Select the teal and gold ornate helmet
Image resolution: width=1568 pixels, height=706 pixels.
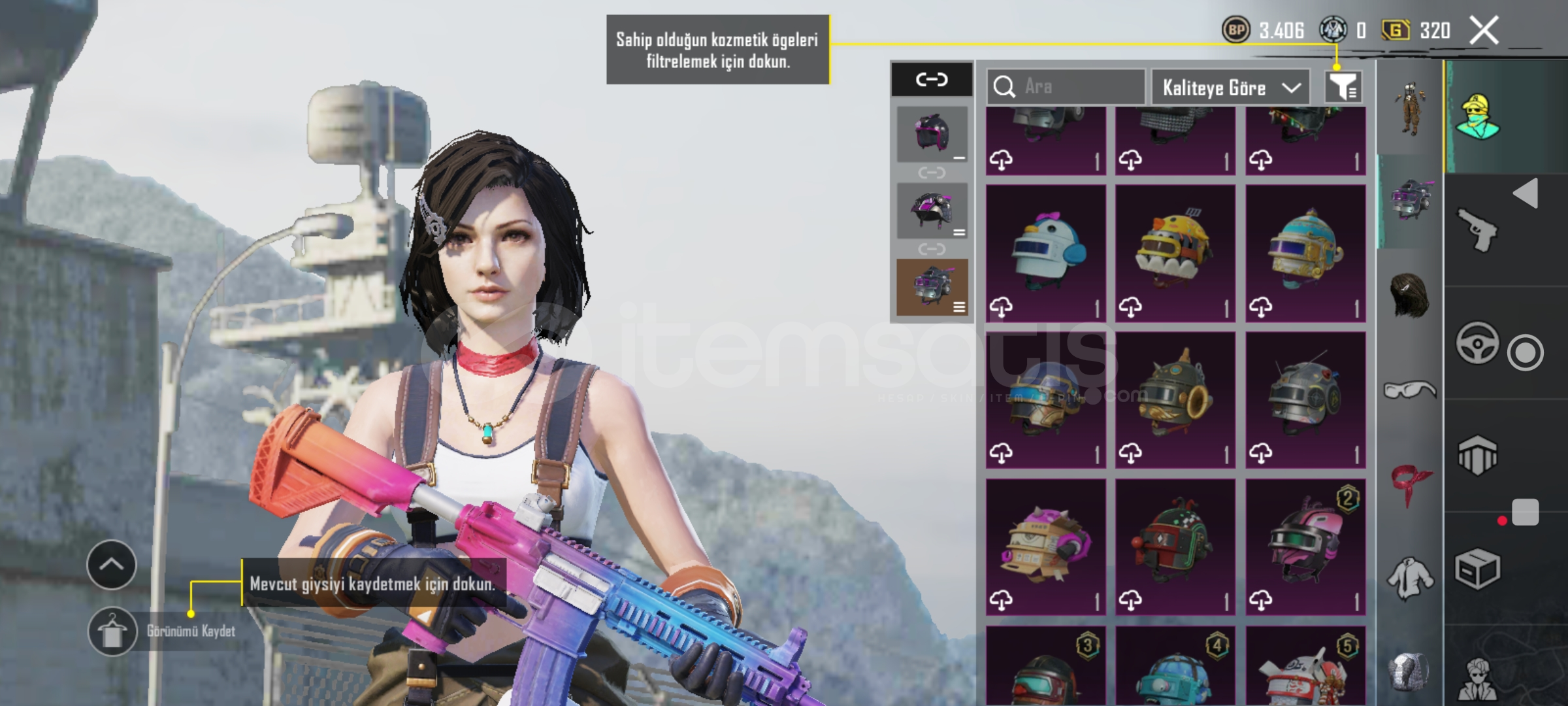pos(1305,252)
